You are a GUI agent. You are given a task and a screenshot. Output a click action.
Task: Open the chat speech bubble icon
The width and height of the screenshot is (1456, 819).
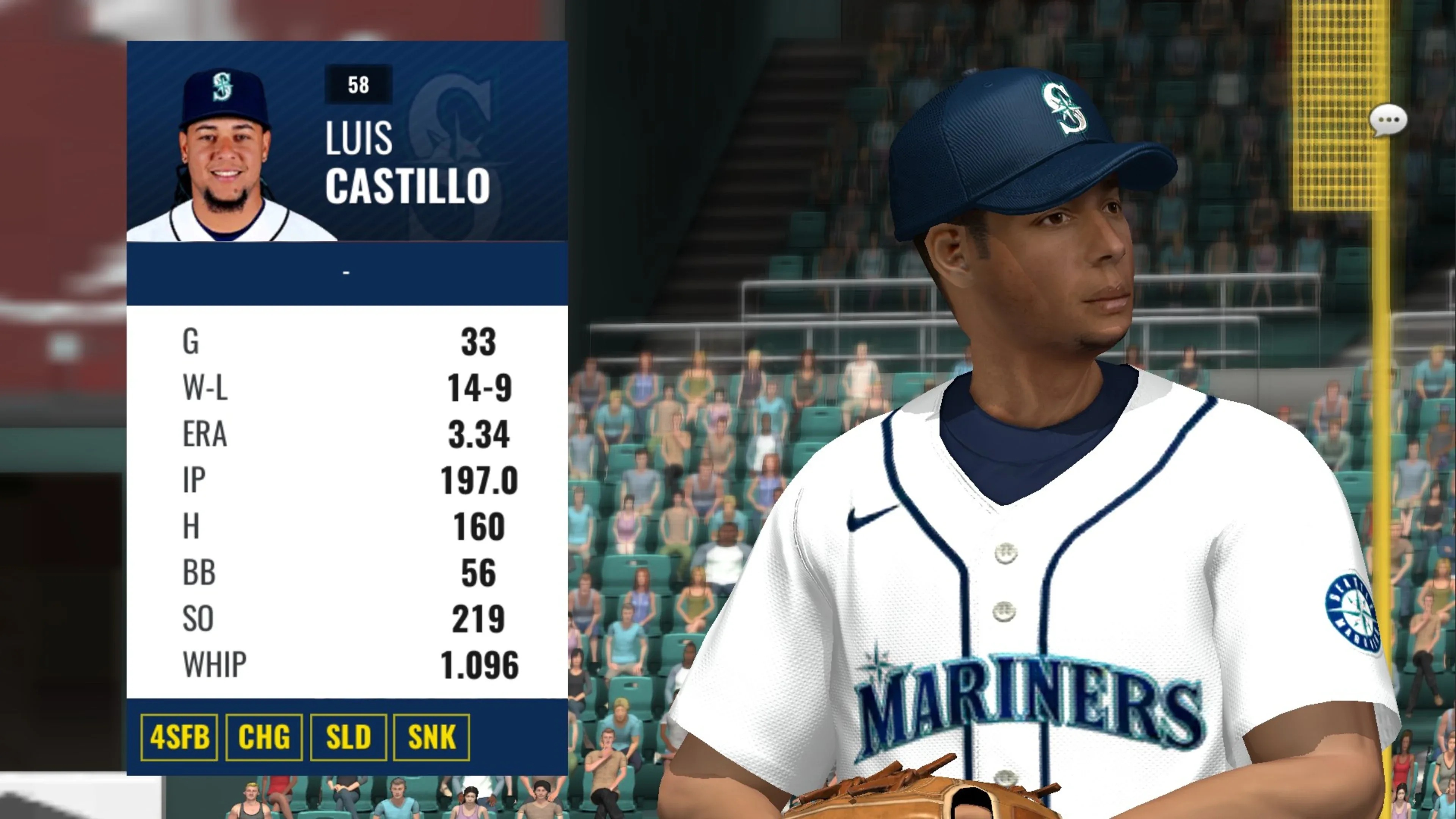(x=1388, y=121)
